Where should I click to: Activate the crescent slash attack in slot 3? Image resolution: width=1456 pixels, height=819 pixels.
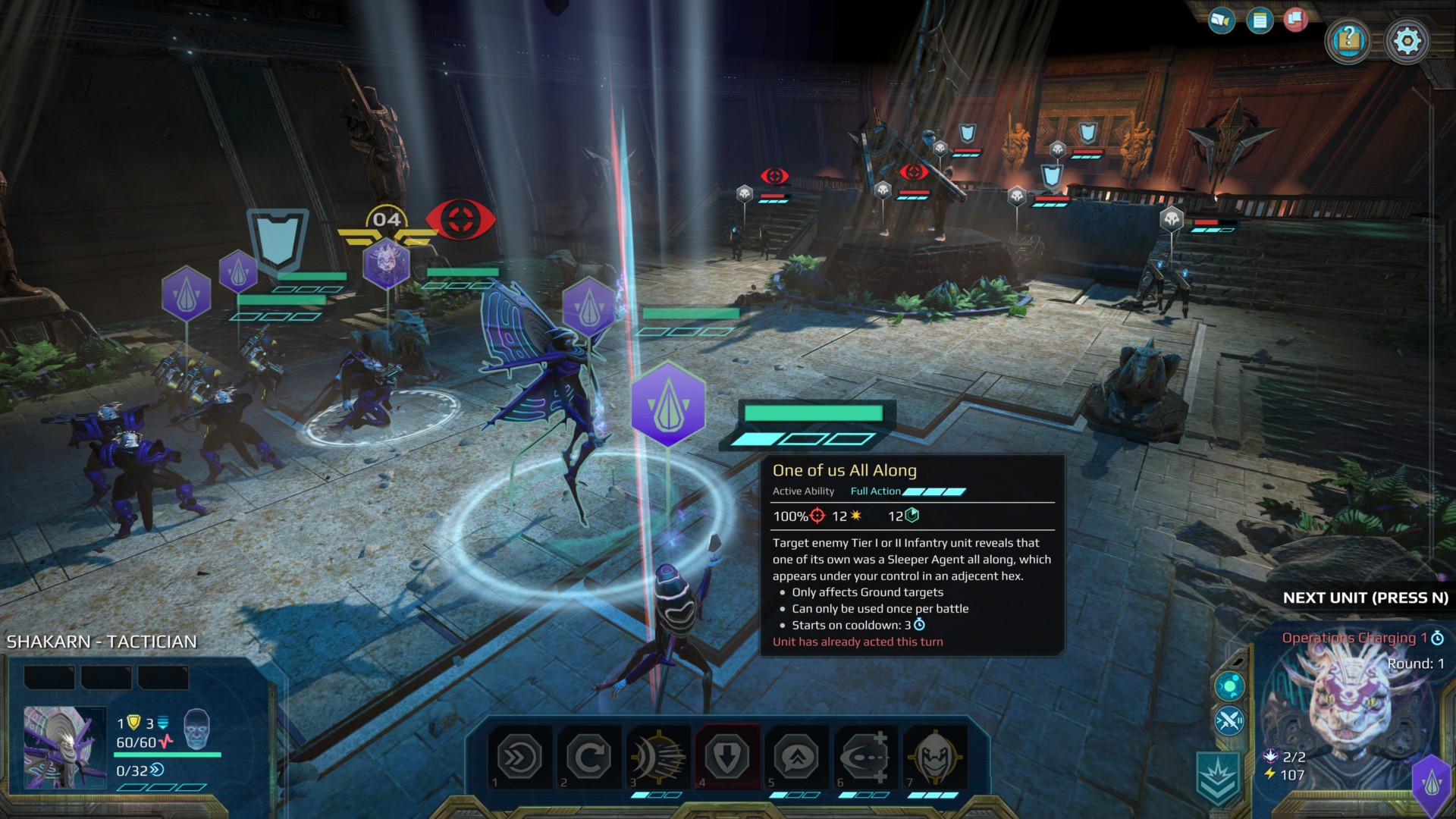658,757
